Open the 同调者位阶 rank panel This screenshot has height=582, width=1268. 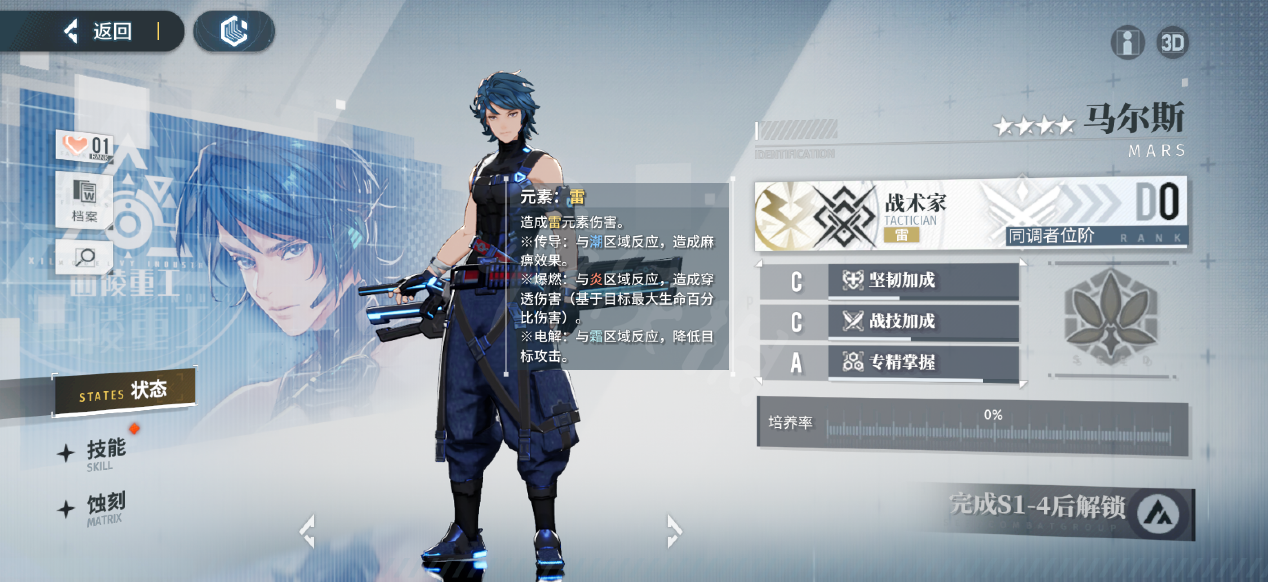pos(1083,214)
